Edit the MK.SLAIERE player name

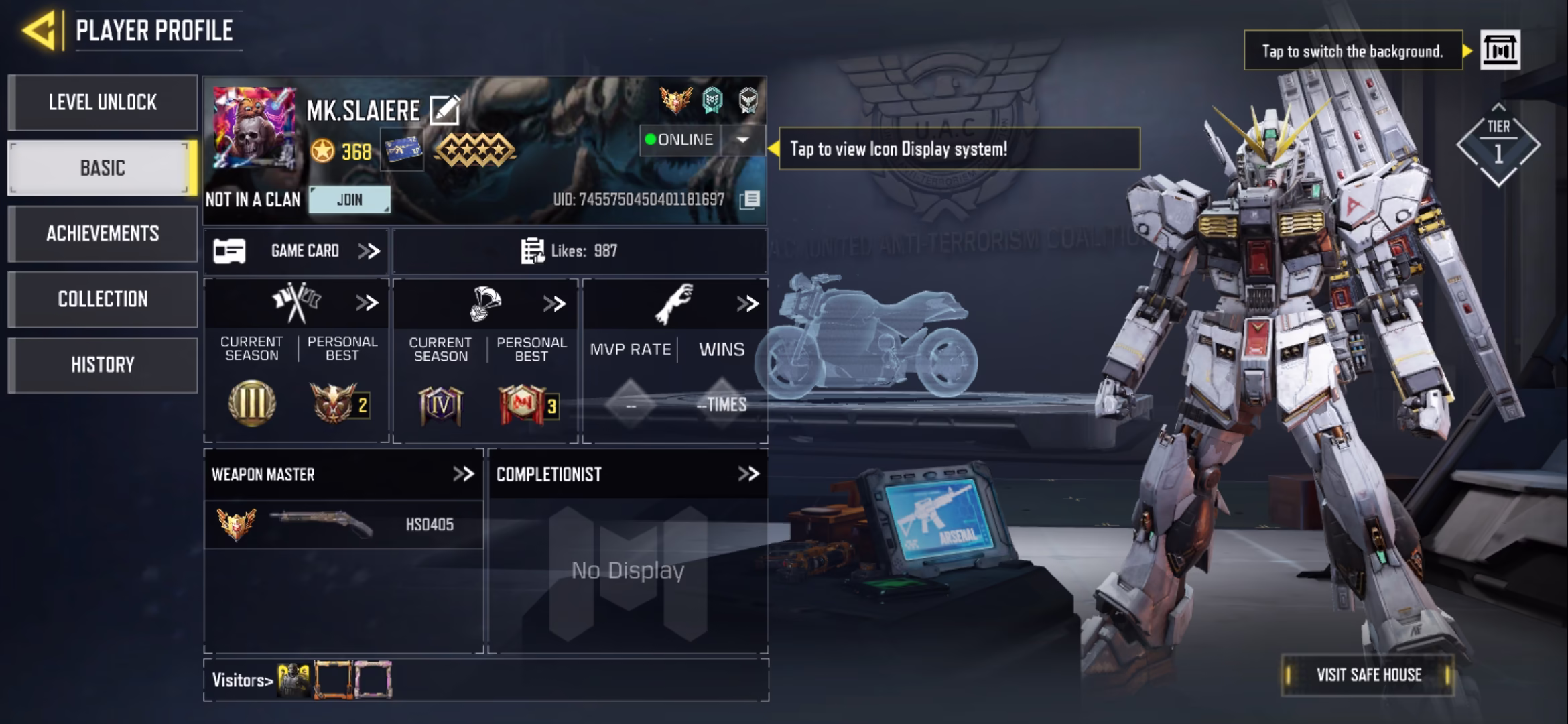[x=444, y=111]
